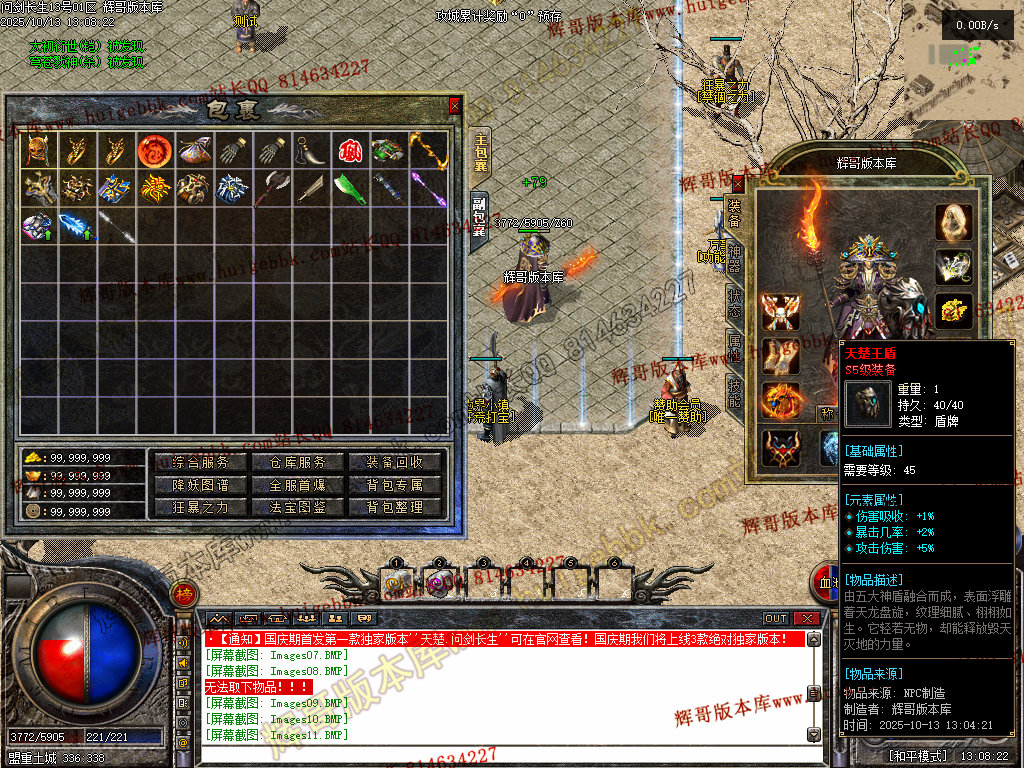The width and height of the screenshot is (1024, 768).
Task: Open the 降妖图谱 menu
Action: [200, 485]
